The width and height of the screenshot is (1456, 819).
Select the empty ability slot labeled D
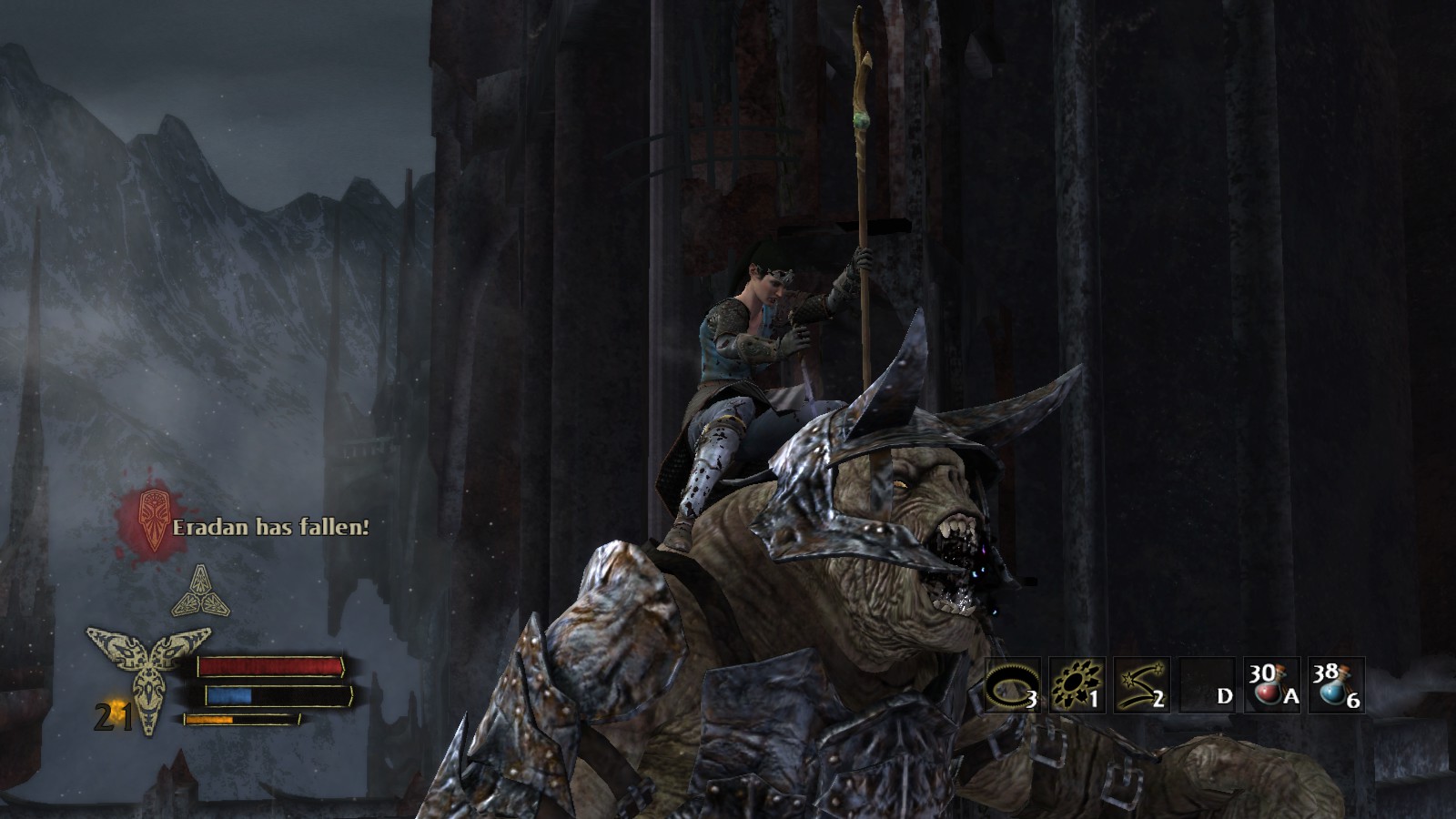pos(1207,685)
